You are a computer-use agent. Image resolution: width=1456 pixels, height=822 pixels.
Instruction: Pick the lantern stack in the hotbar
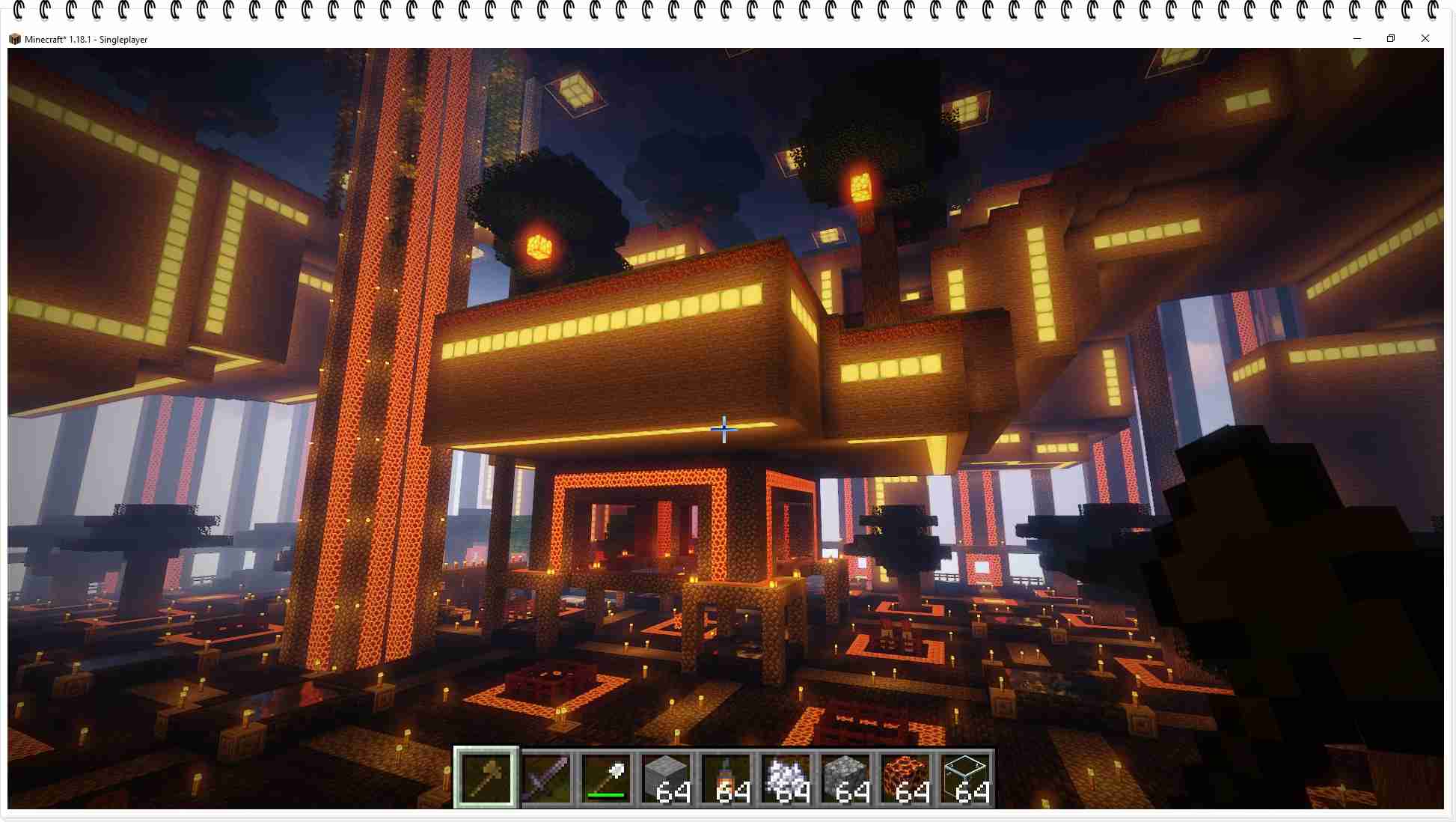pyautogui.click(x=726, y=777)
